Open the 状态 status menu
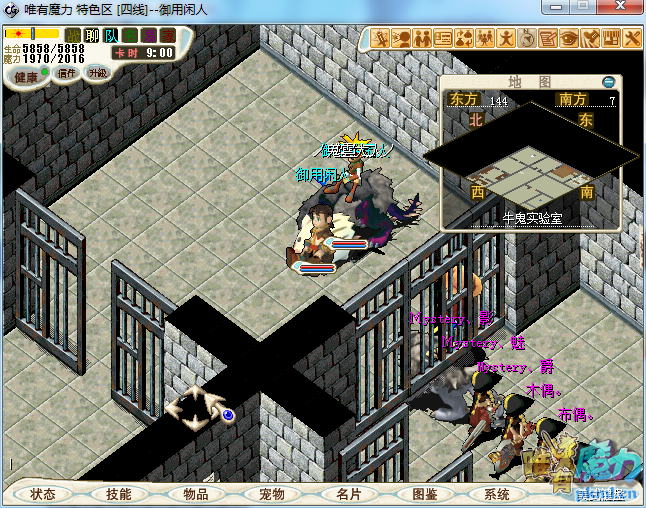The width and height of the screenshot is (646, 508). (43, 494)
